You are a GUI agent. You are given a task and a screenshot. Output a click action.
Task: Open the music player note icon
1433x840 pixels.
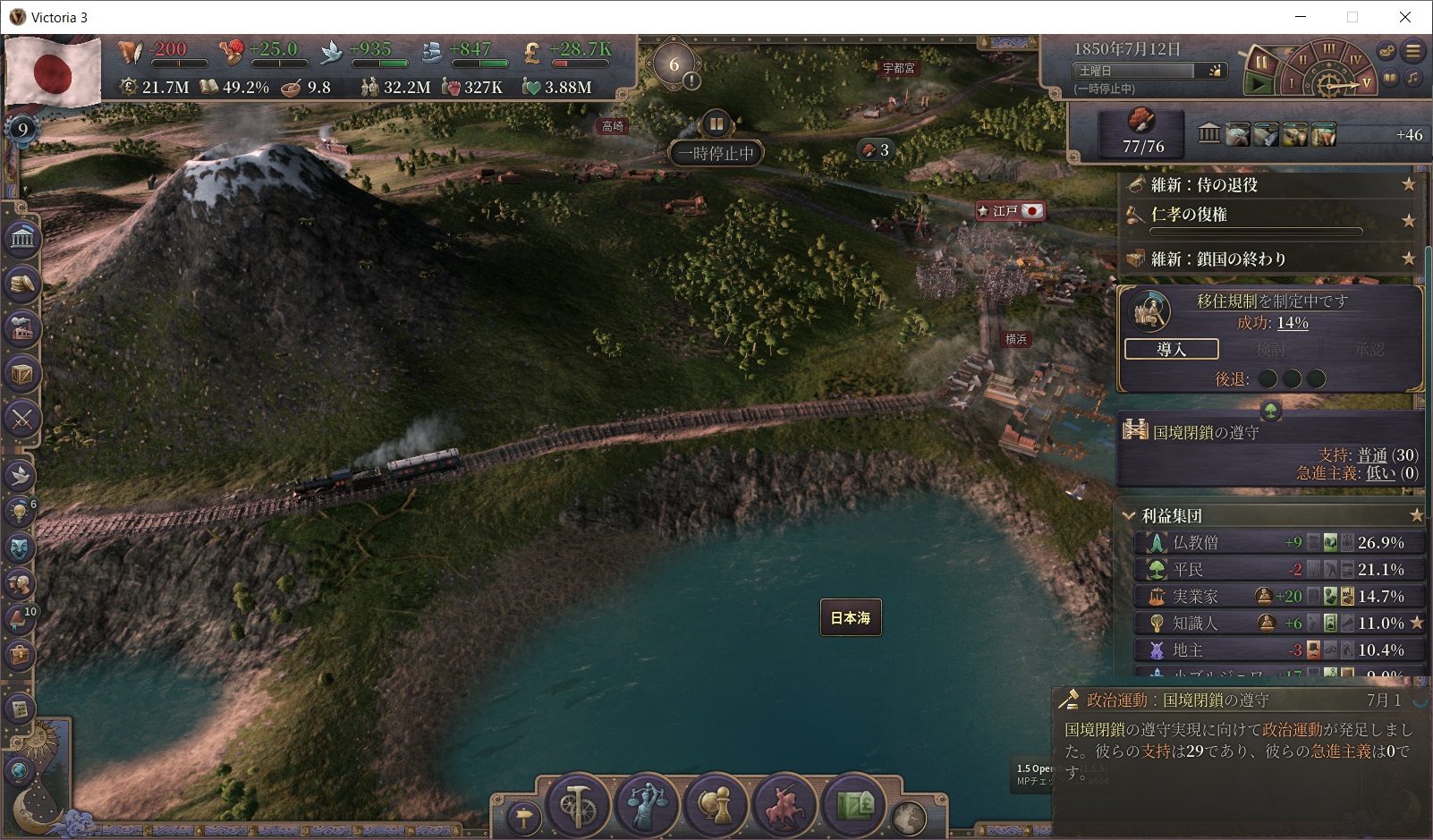(1412, 78)
